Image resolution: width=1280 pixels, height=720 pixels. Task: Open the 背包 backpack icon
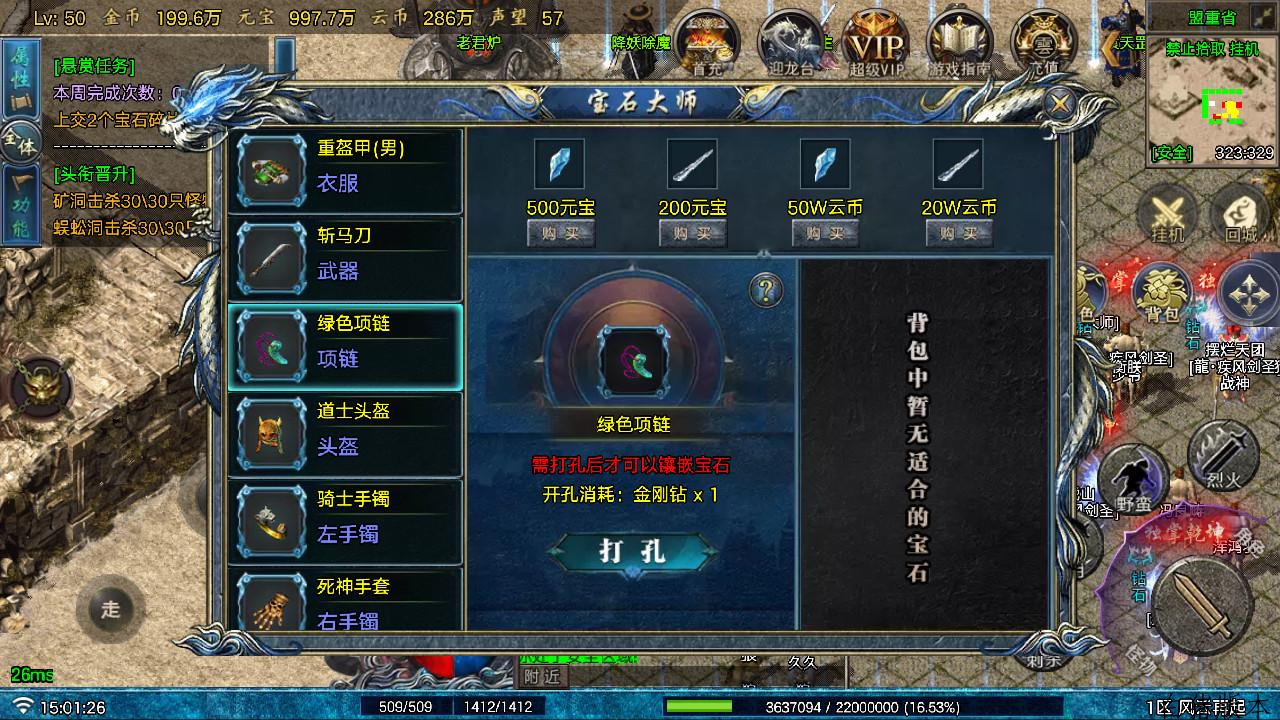(1162, 295)
